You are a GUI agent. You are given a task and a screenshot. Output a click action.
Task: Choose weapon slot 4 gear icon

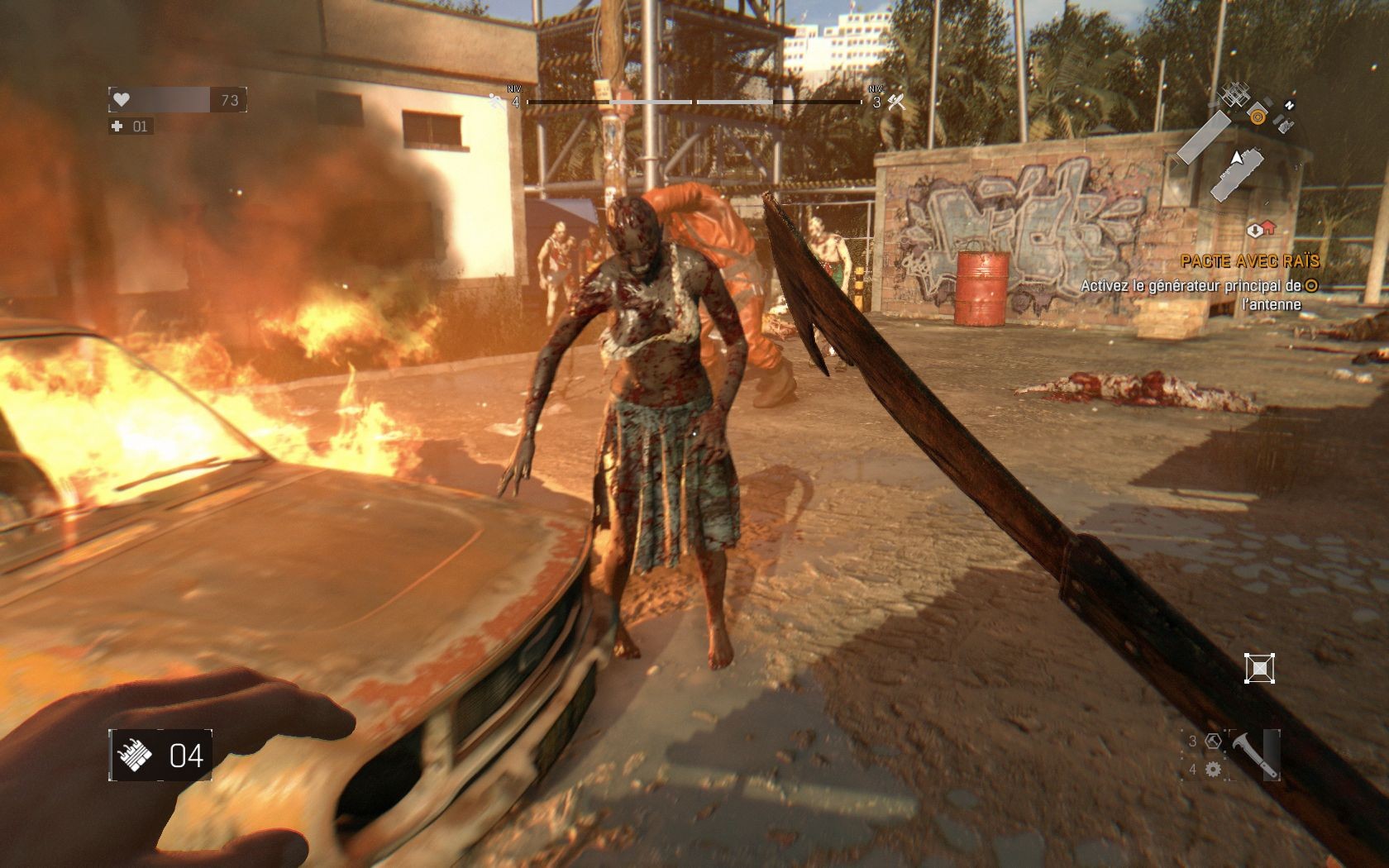[1213, 770]
